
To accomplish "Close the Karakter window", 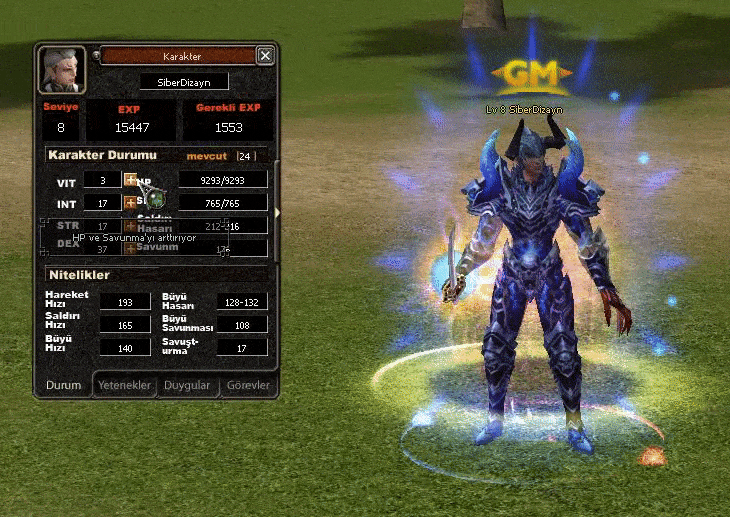I will pyautogui.click(x=265, y=56).
